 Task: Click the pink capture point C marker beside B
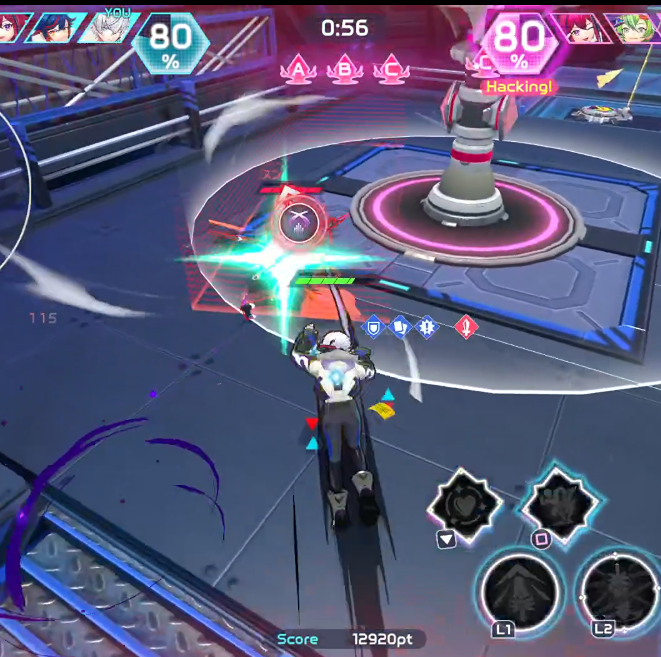point(391,69)
